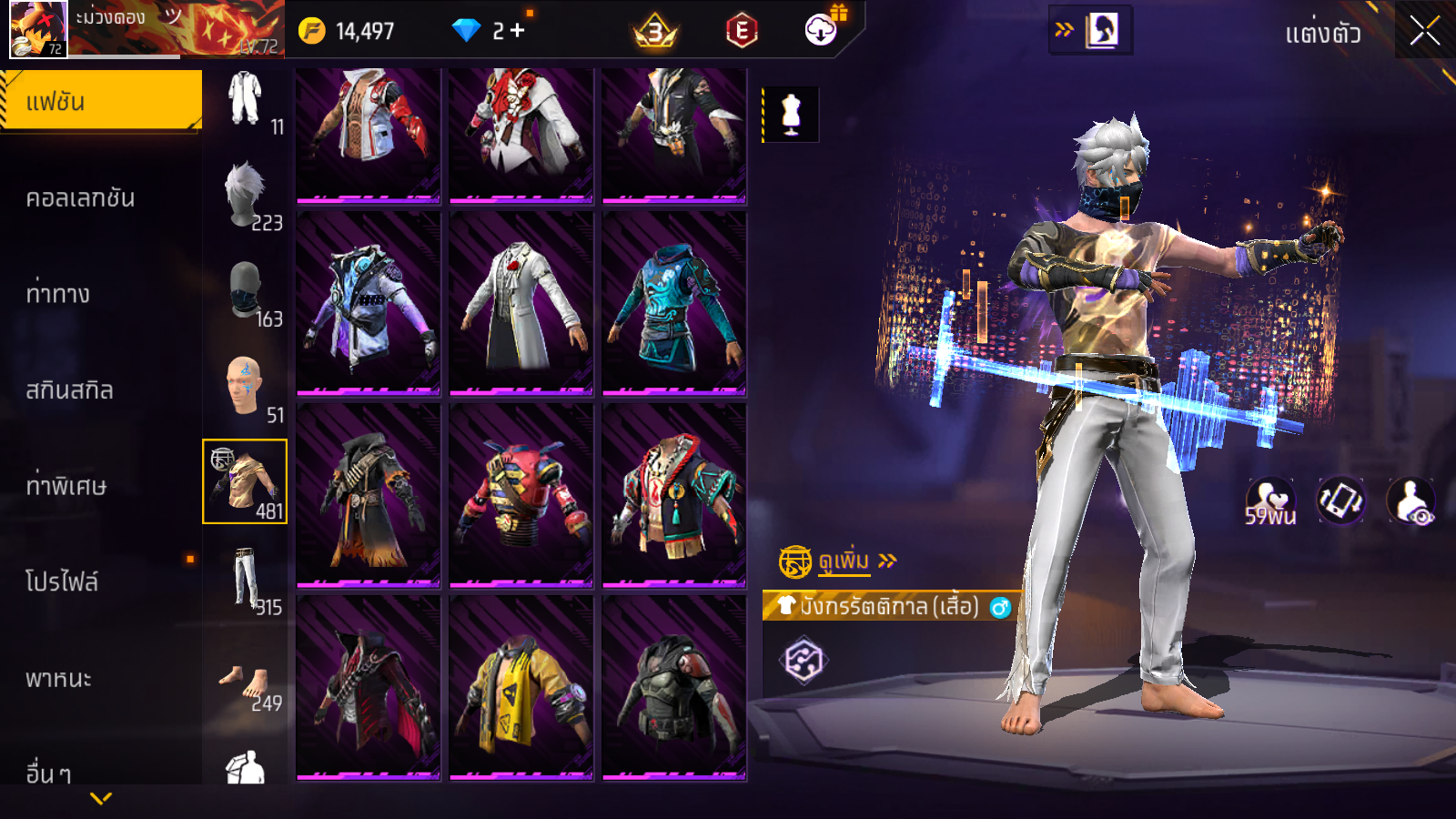
Task: Open the ท่าทาง emotes tab
Action: (x=58, y=294)
